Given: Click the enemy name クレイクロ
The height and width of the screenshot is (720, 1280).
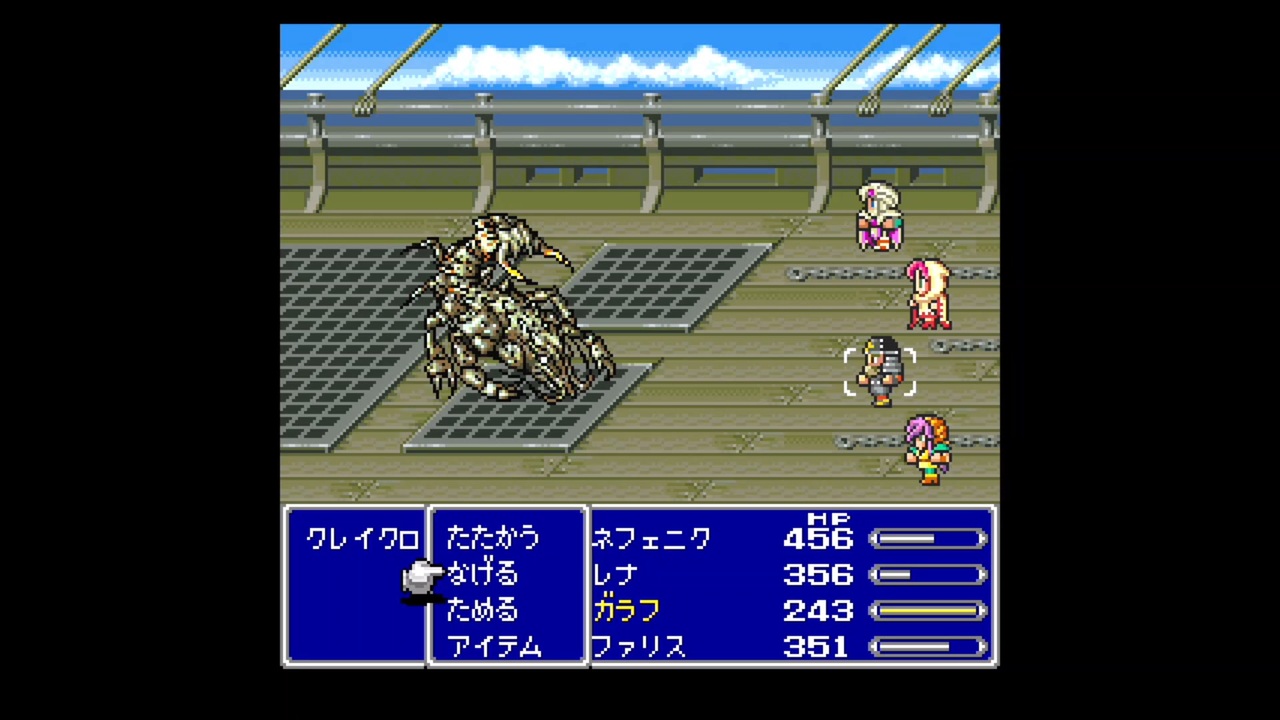Looking at the screenshot, I should (362, 538).
